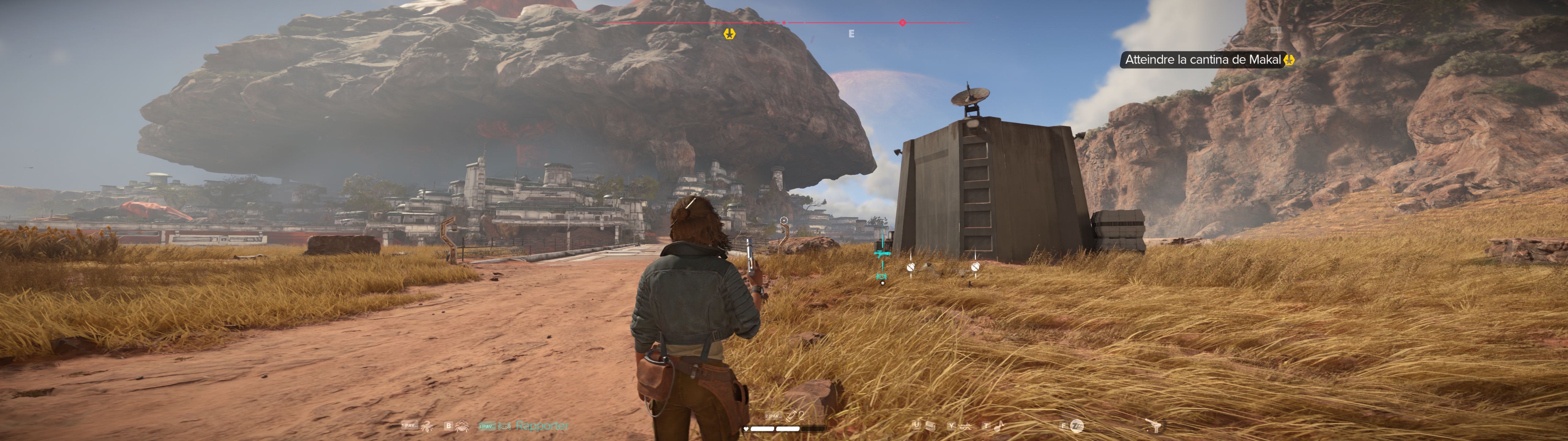Select the blaster pistol weapon icon

(1152, 426)
